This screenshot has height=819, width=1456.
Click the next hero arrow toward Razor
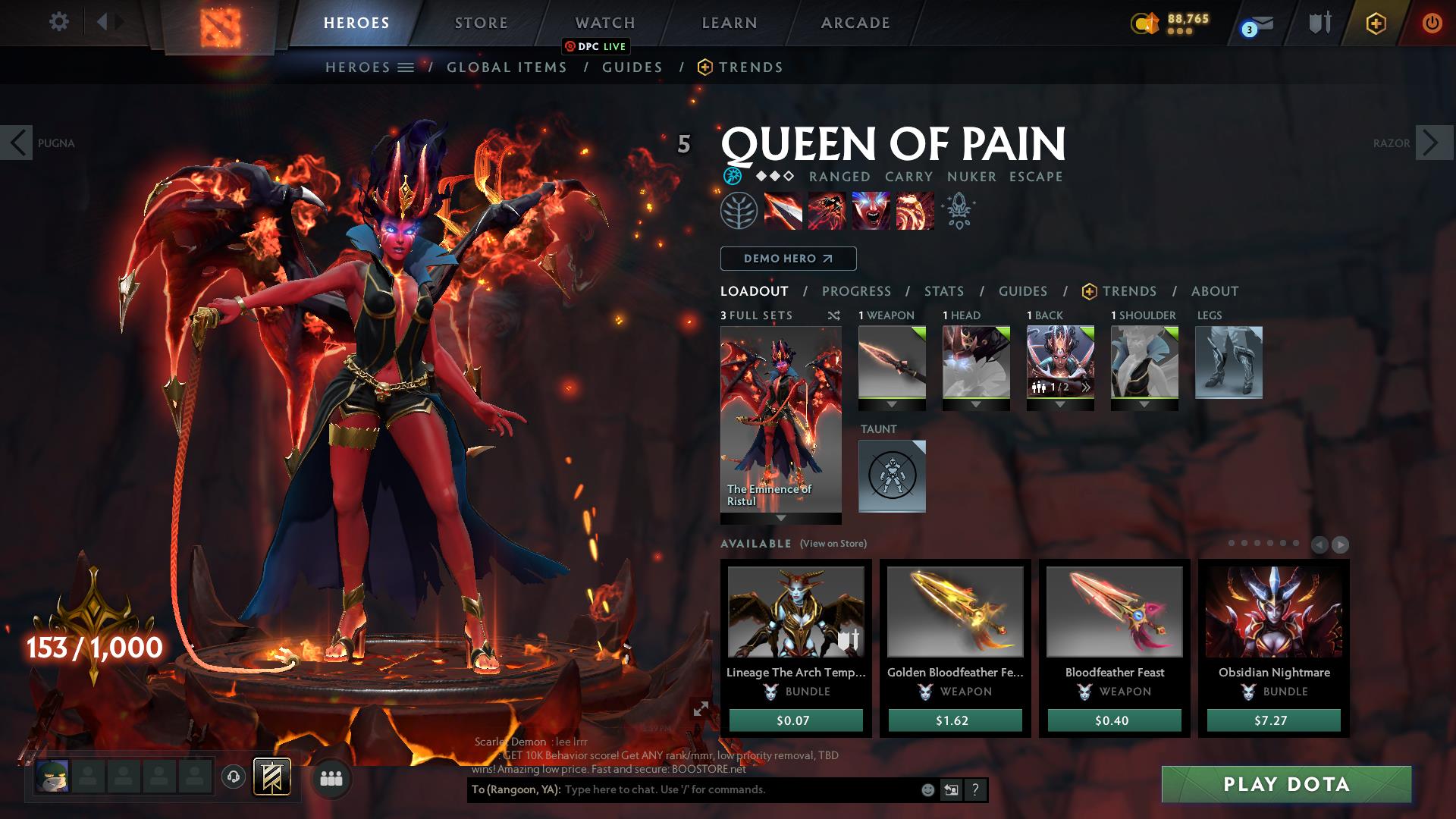[x=1432, y=142]
